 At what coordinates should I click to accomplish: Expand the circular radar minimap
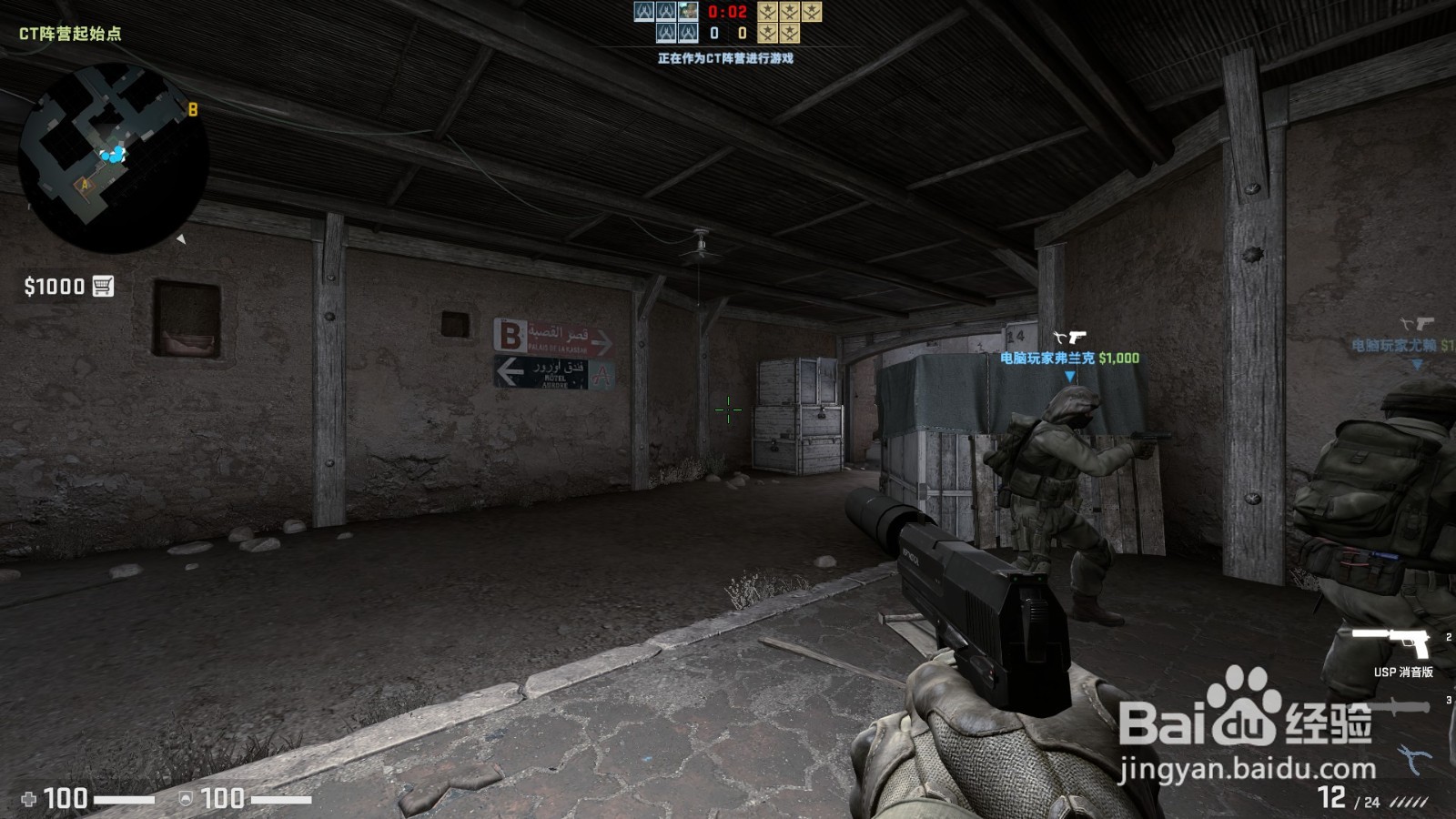[x=114, y=155]
